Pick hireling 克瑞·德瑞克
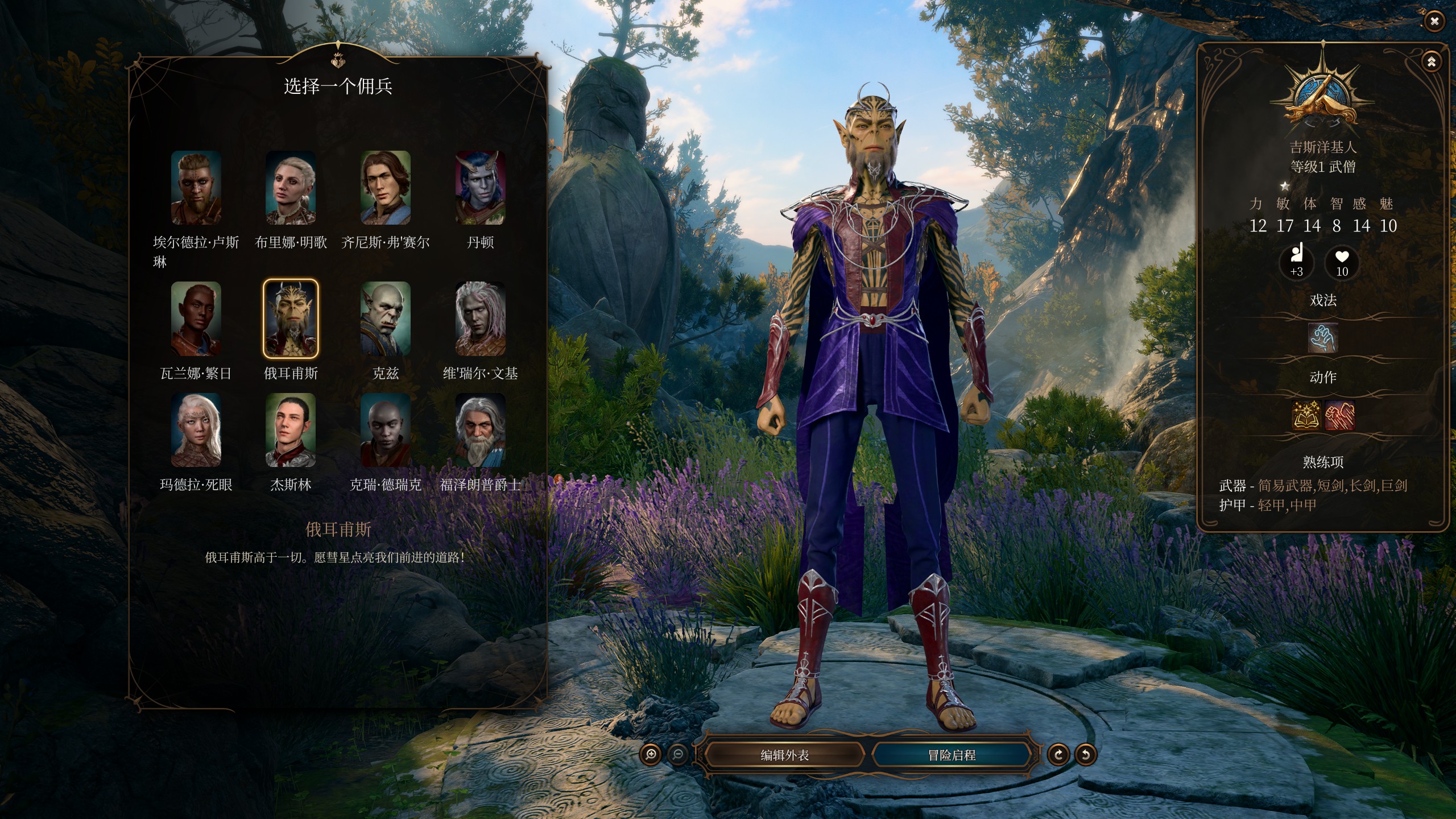 [x=386, y=430]
